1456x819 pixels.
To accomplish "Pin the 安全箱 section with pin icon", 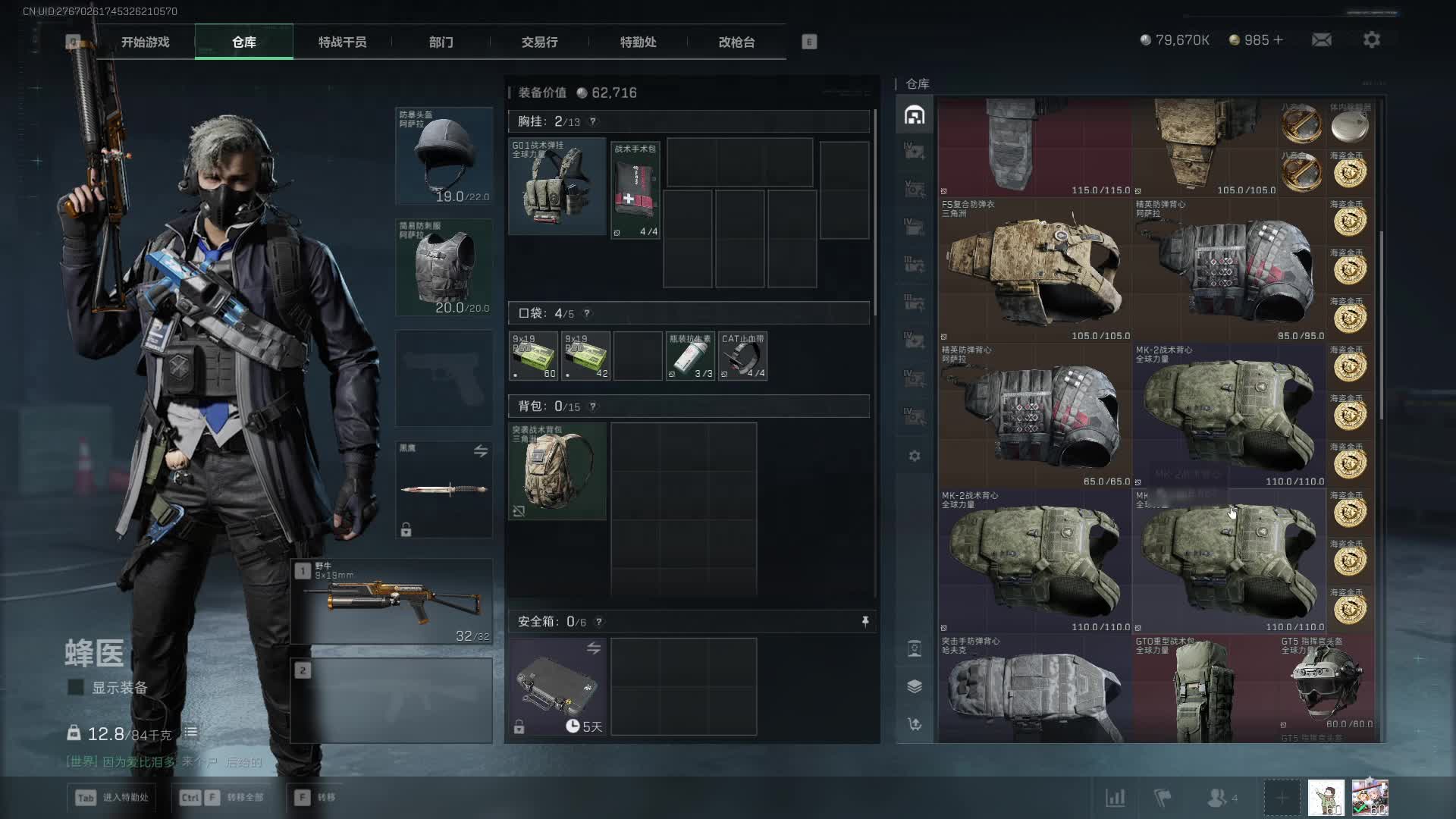I will [x=864, y=622].
